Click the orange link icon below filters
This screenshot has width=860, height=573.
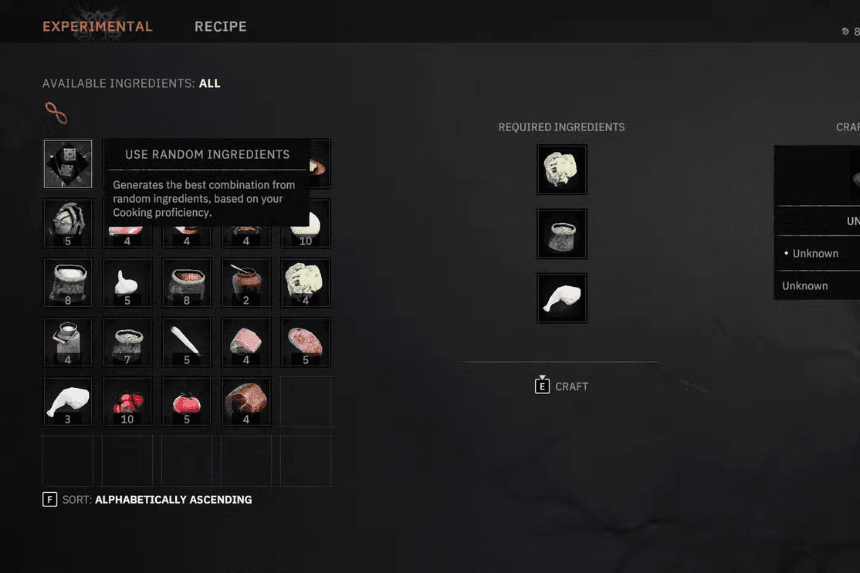click(x=56, y=113)
